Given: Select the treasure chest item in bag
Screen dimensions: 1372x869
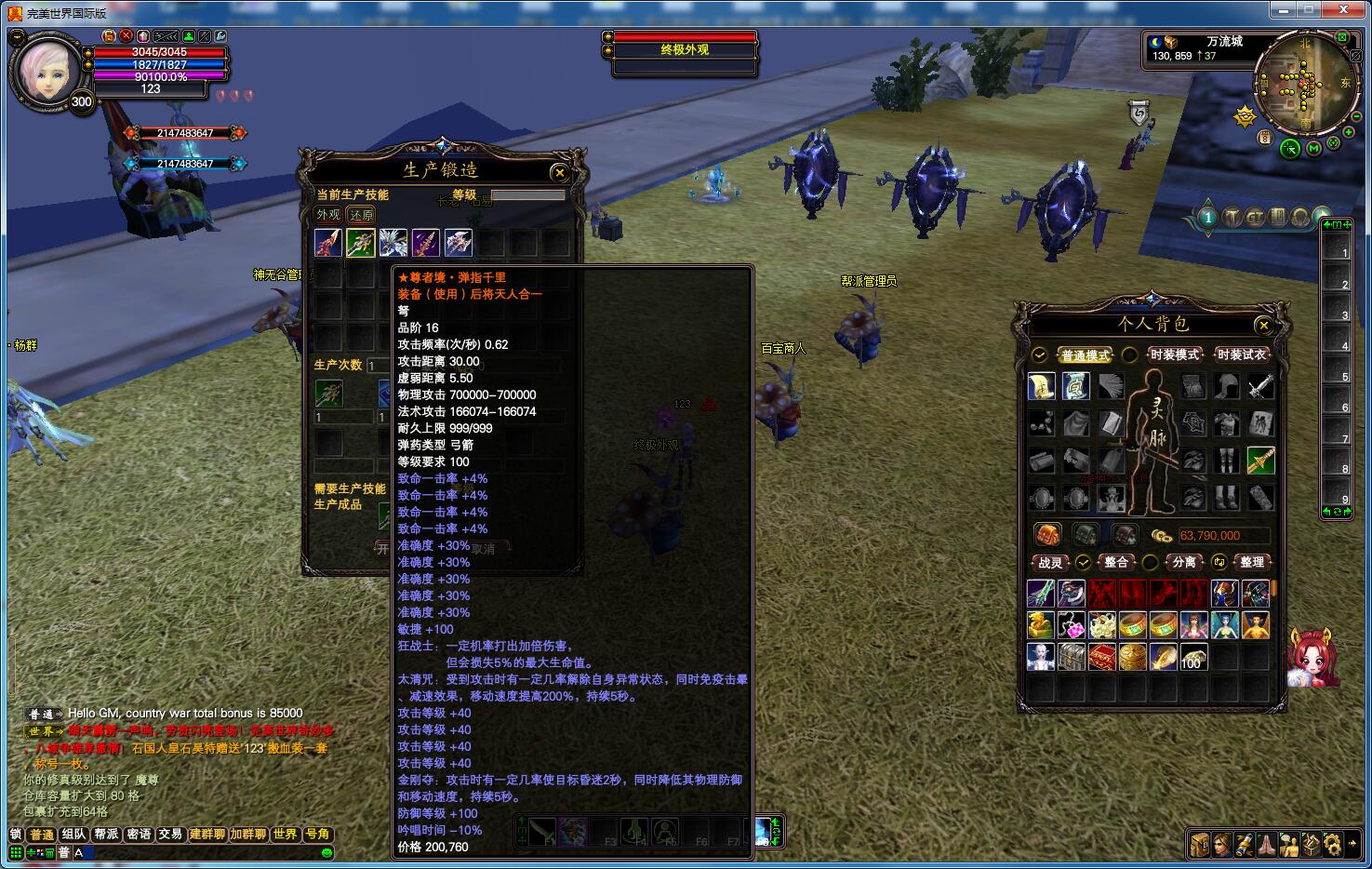Looking at the screenshot, I should (x=1071, y=656).
